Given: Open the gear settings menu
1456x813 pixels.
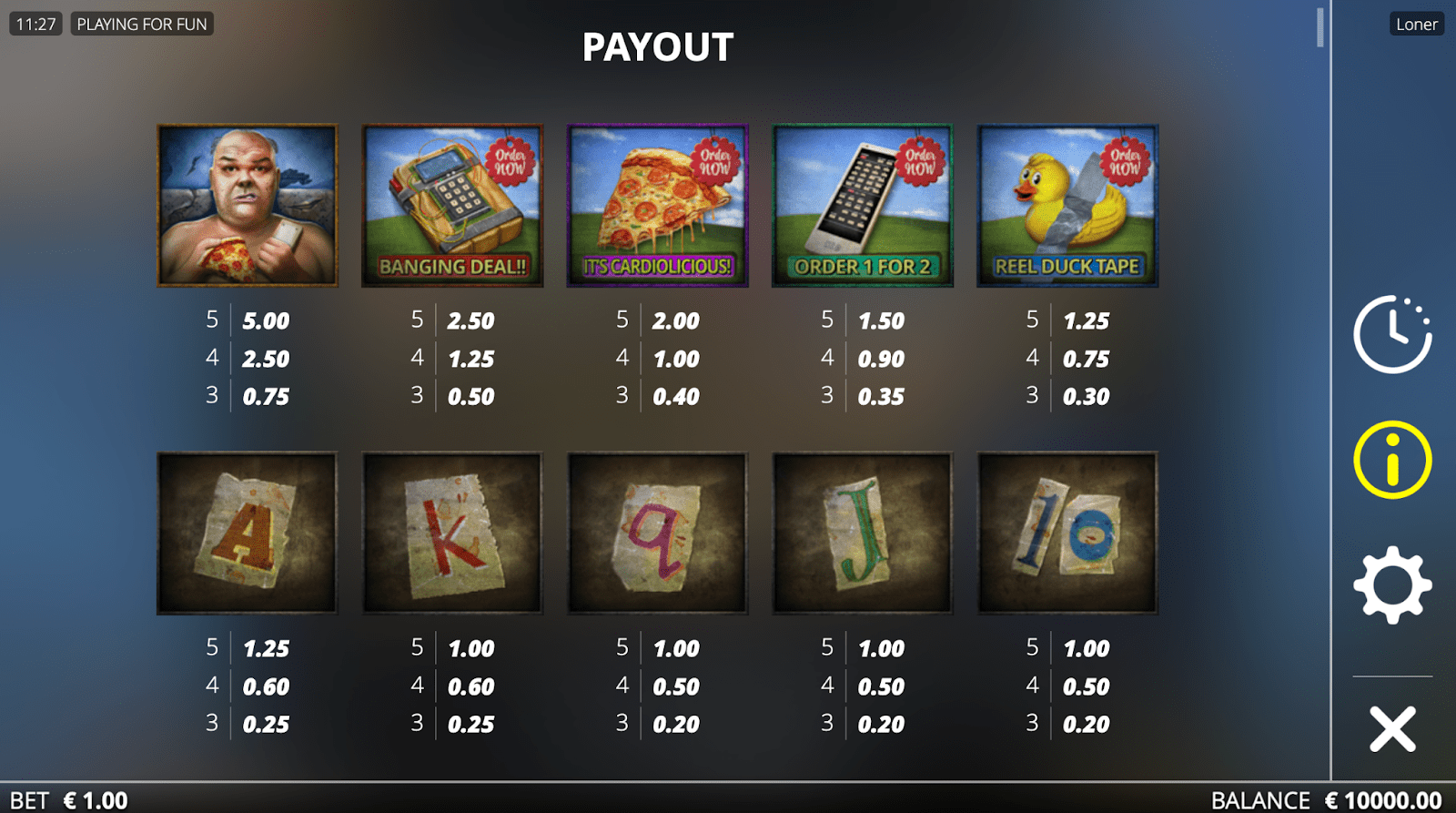Looking at the screenshot, I should pyautogui.click(x=1391, y=585).
